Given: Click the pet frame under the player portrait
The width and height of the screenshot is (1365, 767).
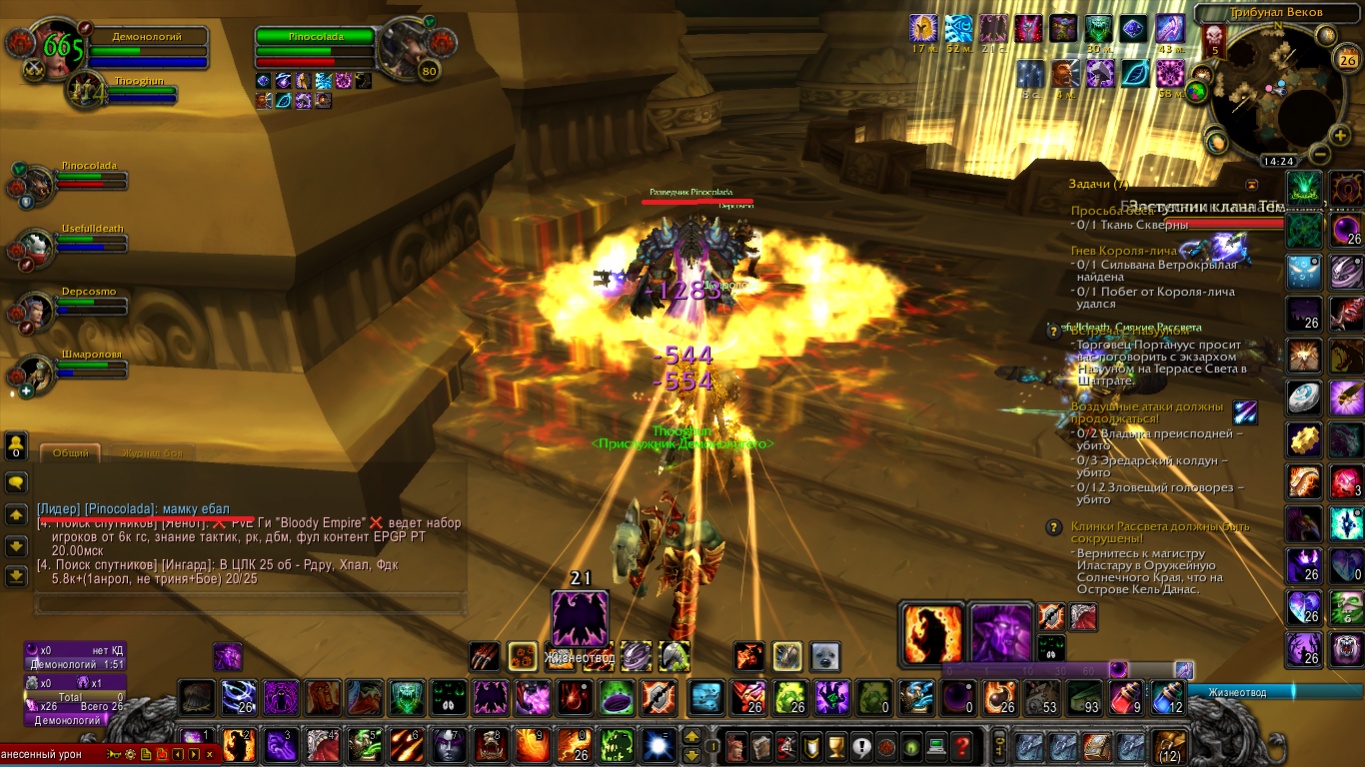Looking at the screenshot, I should point(120,92).
